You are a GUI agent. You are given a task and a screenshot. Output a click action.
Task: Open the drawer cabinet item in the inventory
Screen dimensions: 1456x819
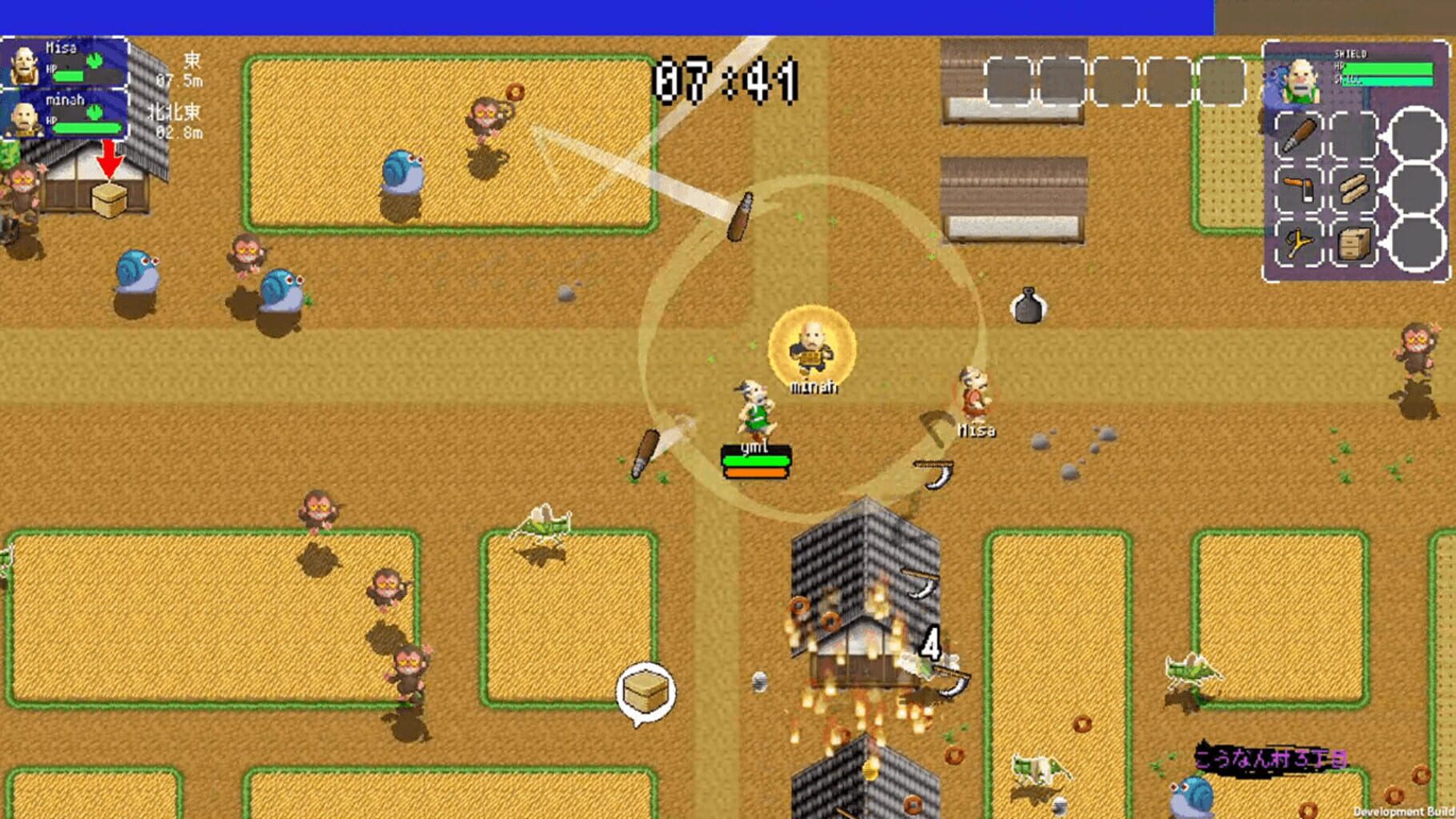tap(1354, 244)
